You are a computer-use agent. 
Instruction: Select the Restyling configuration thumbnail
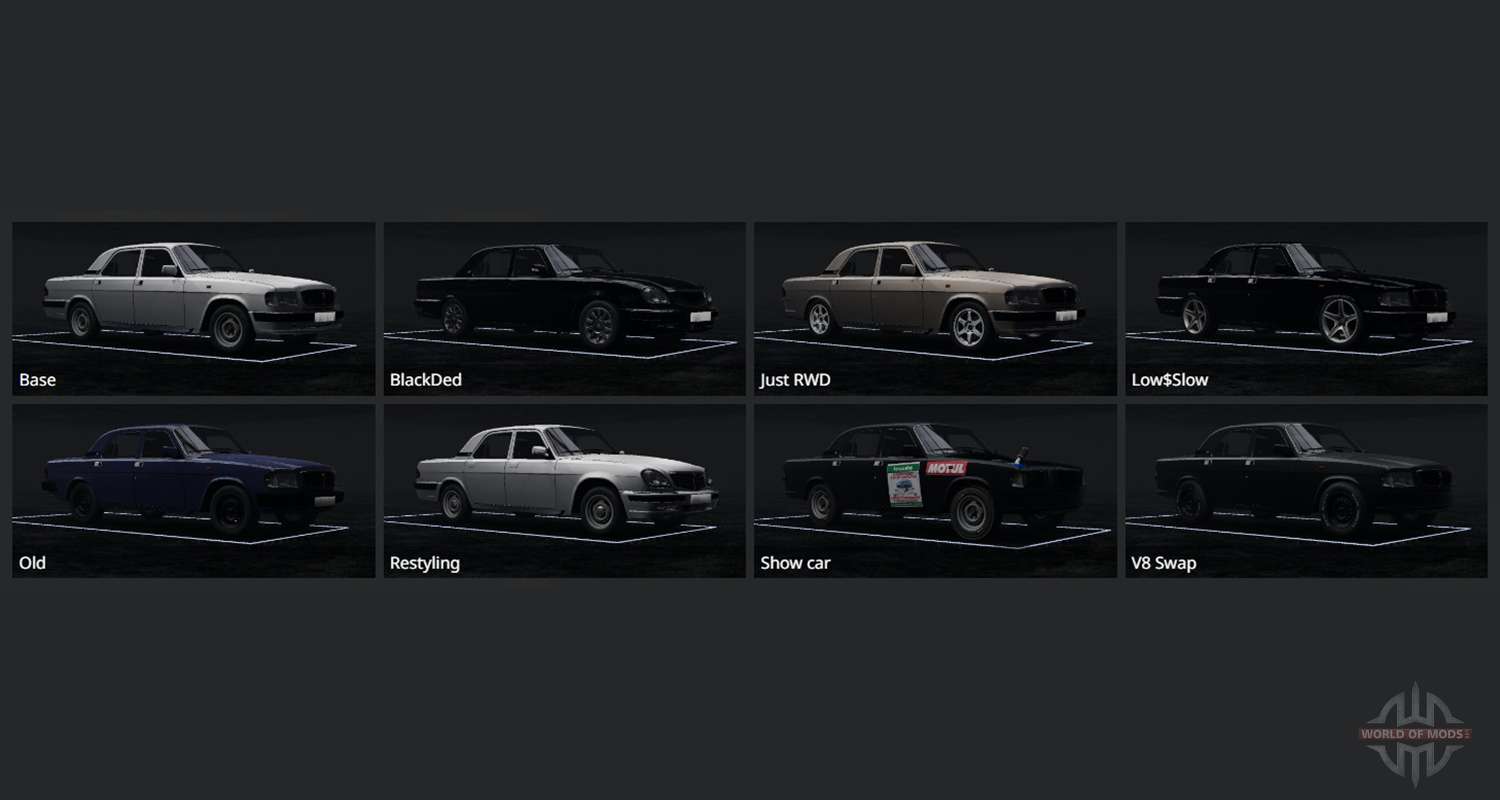tap(563, 483)
